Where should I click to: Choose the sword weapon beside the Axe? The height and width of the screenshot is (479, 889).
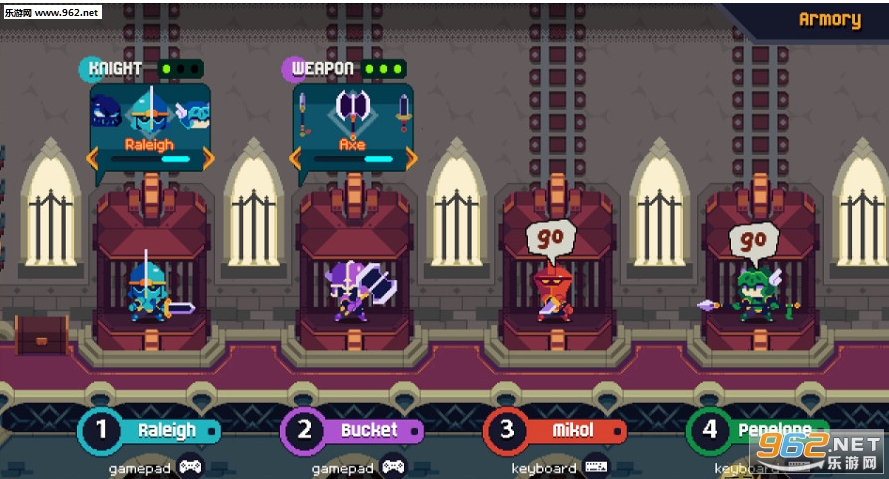[x=403, y=112]
